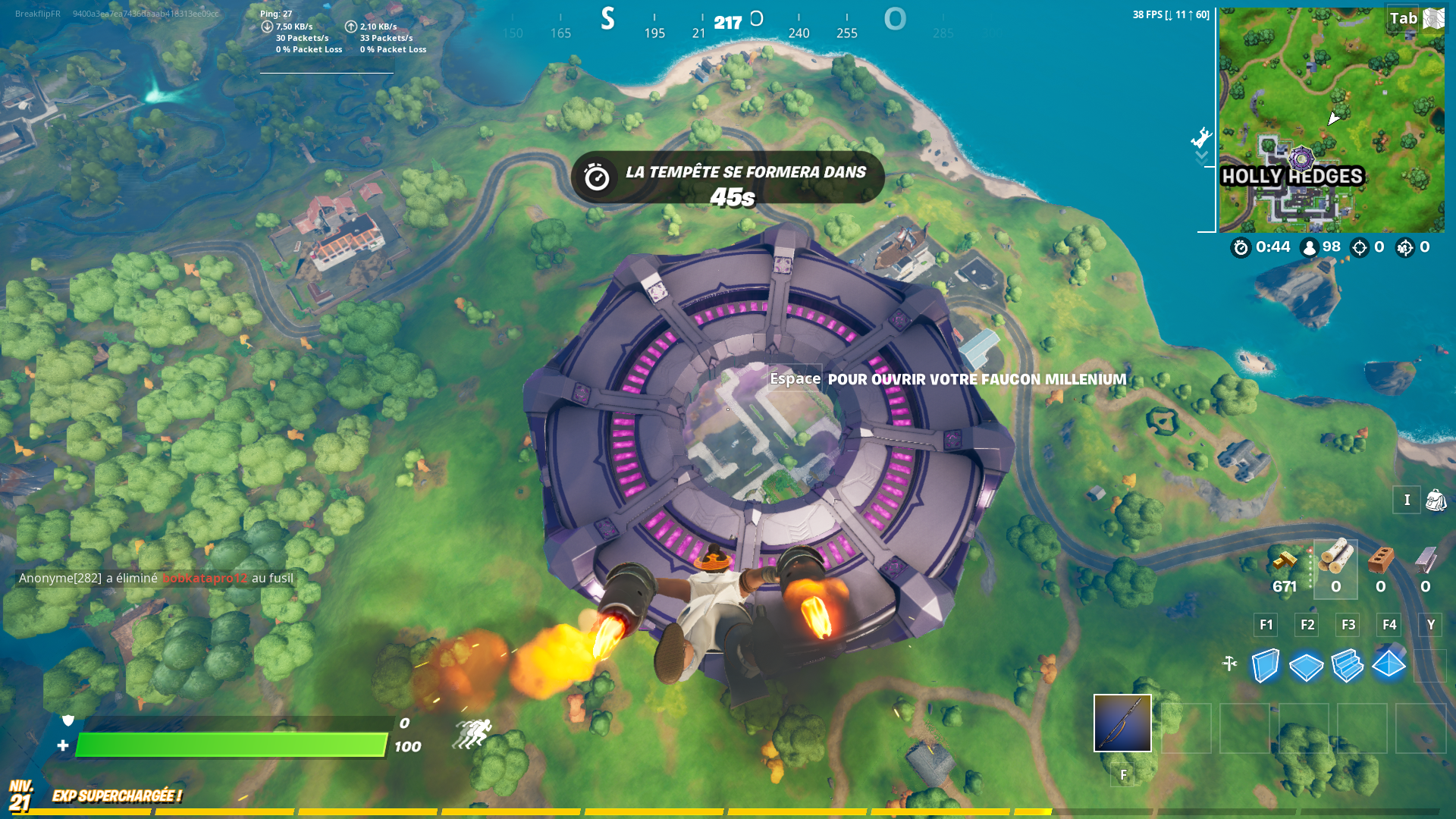Click bobkatapro12 in the elimination feed

(x=203, y=578)
